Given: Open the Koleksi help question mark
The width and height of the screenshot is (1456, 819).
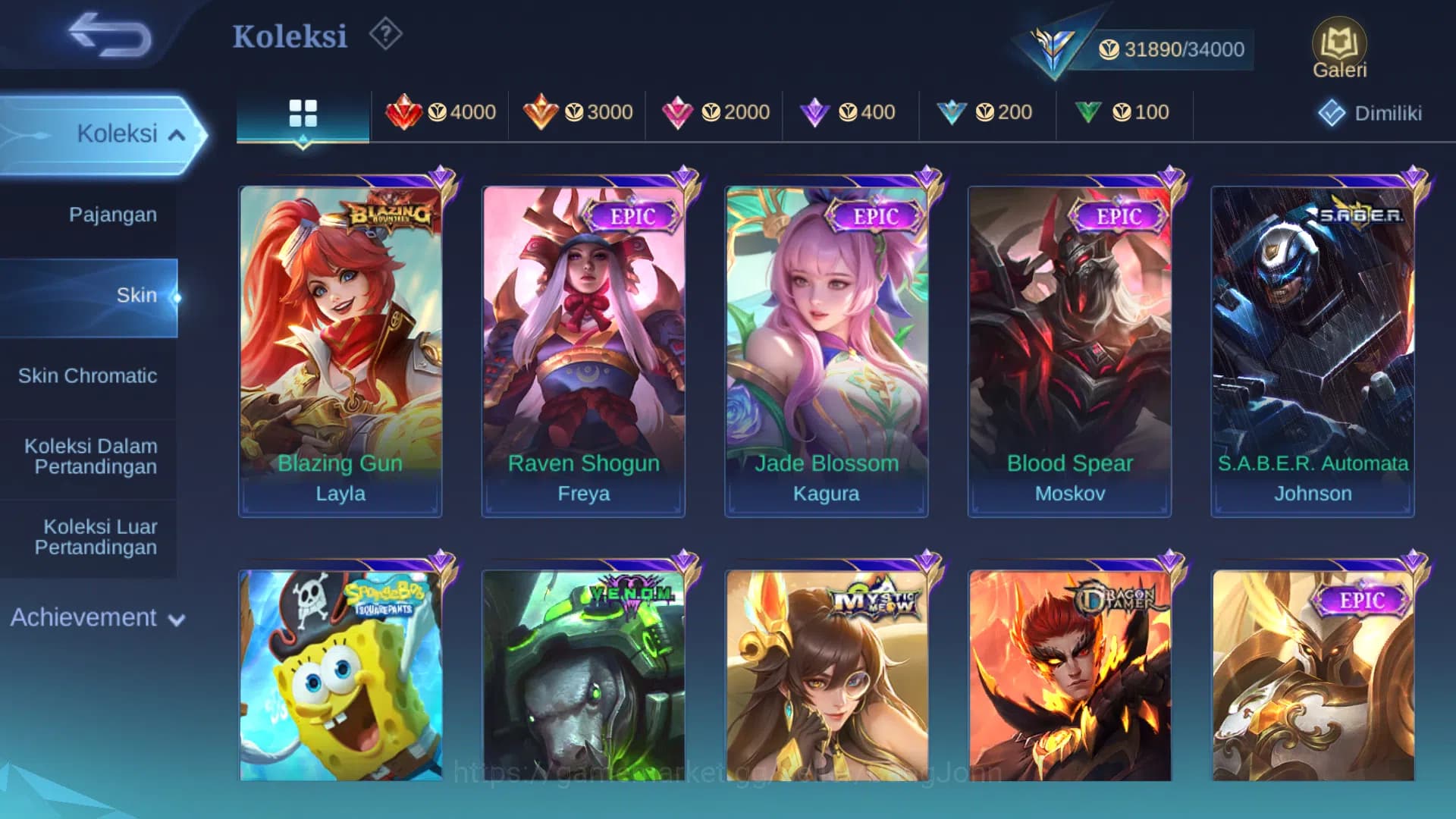Looking at the screenshot, I should (x=385, y=34).
